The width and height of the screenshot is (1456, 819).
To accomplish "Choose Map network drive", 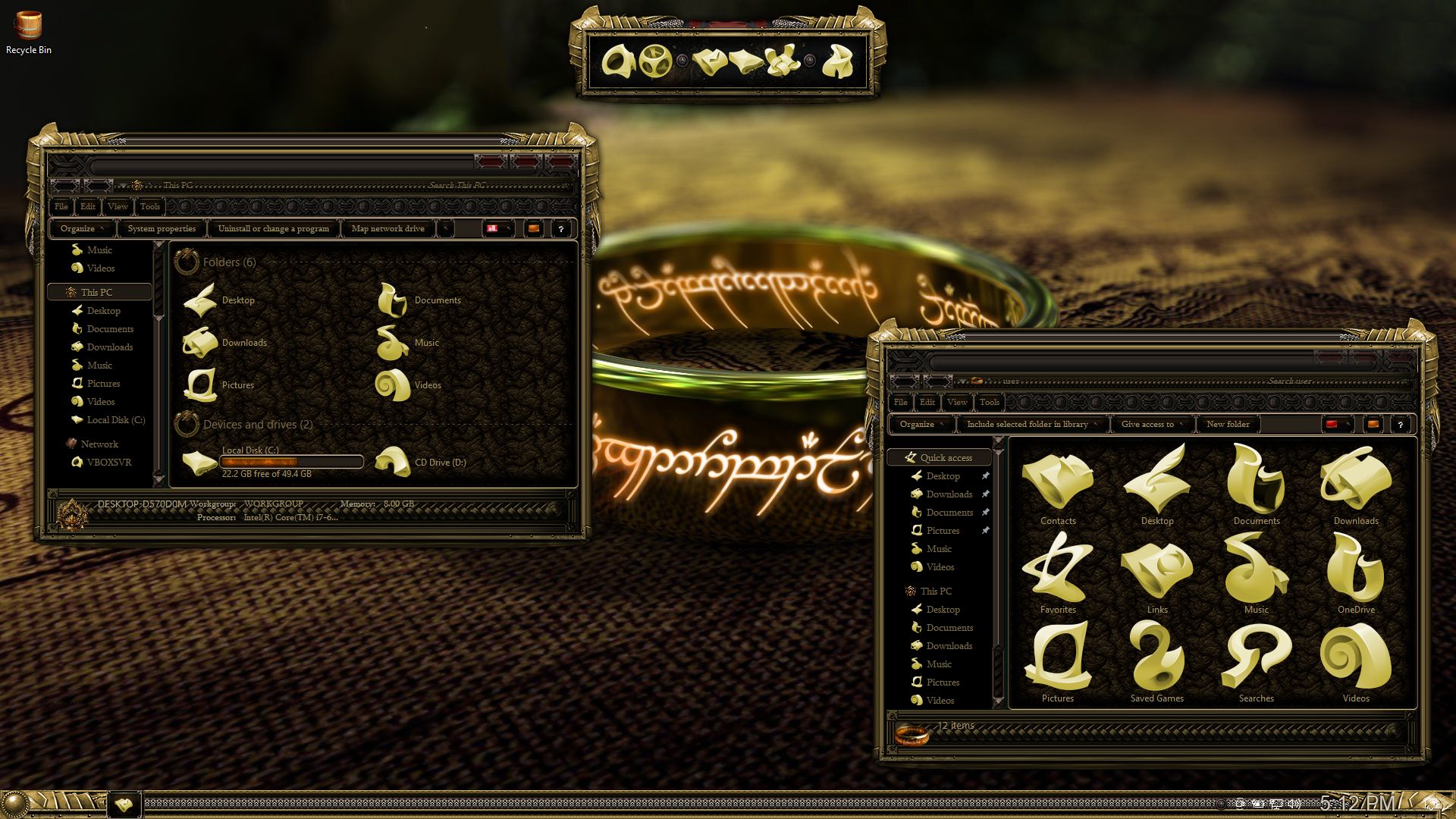I will 388,228.
